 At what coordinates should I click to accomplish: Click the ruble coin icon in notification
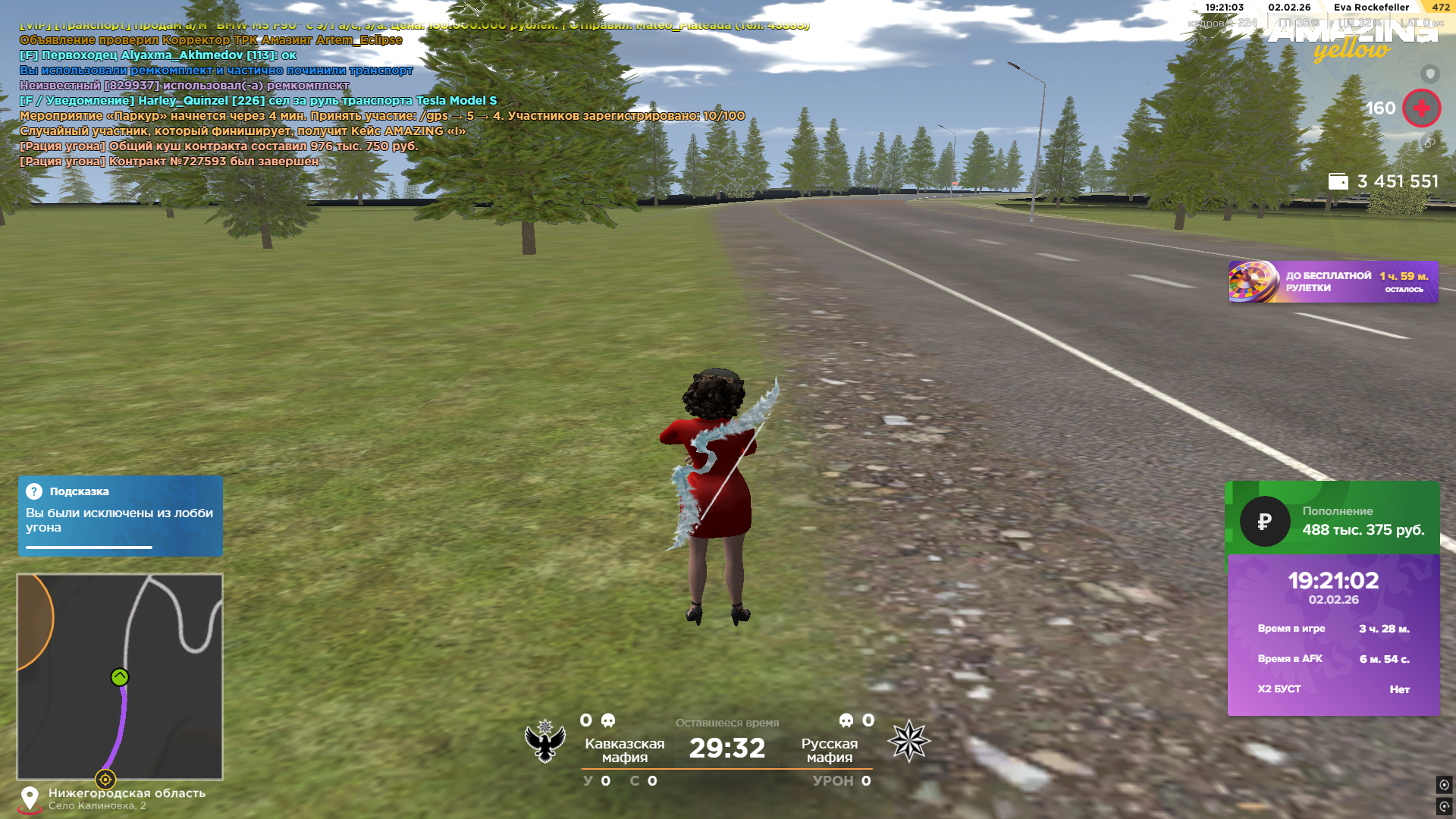pos(1264,522)
